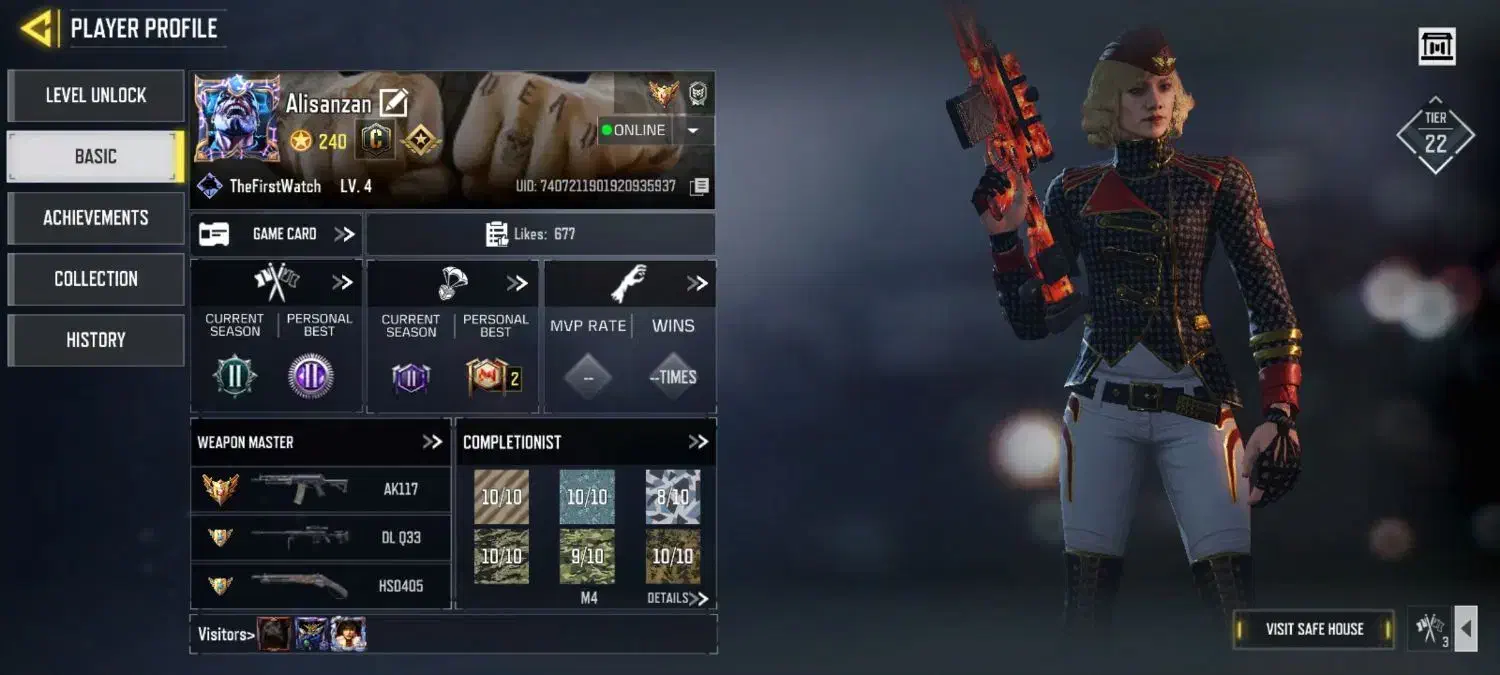The image size is (1500, 675).
Task: Select the Basic tab
Action: tap(96, 157)
